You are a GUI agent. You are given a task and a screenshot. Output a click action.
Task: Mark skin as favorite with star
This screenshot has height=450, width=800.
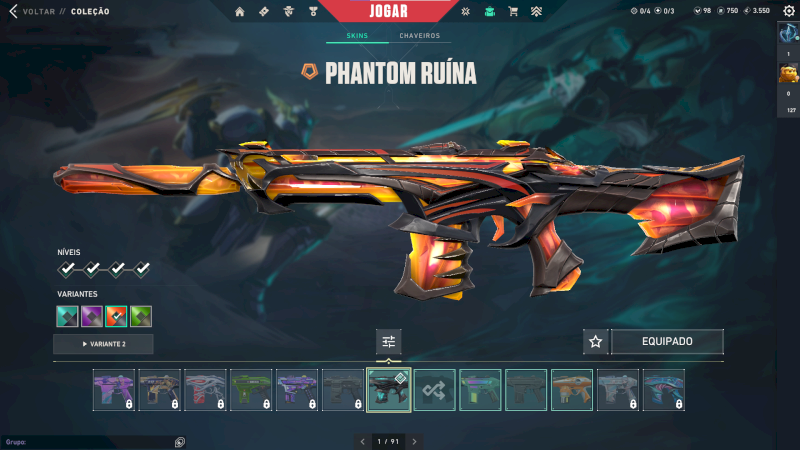pyautogui.click(x=596, y=341)
